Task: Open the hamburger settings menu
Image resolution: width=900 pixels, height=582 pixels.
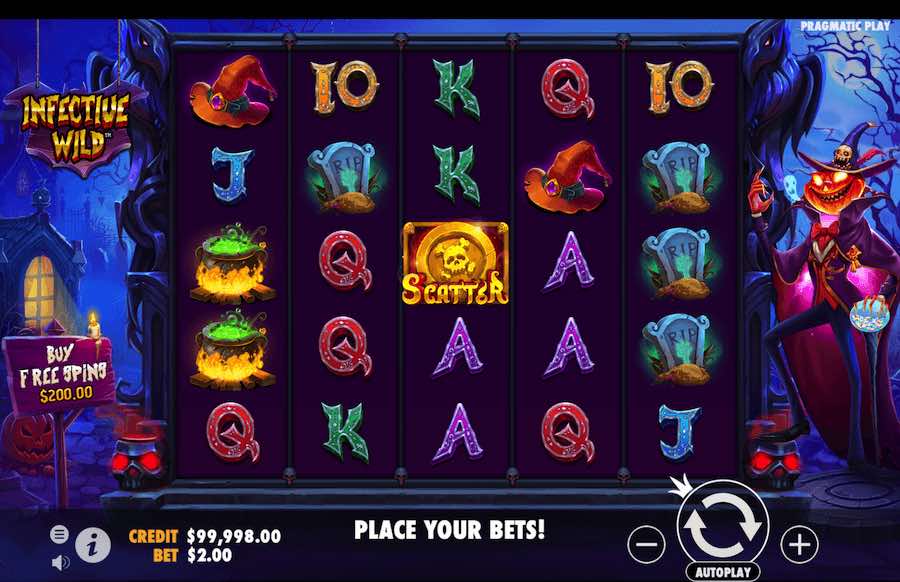Action: point(59,534)
